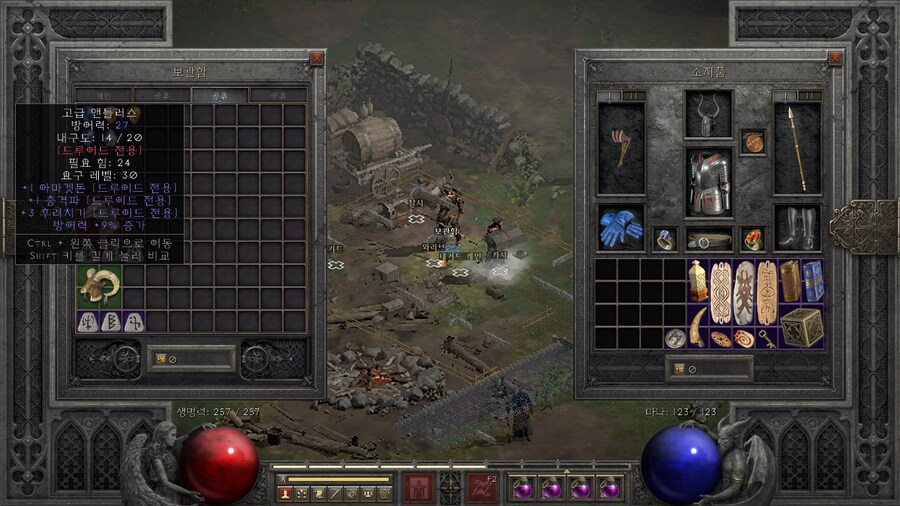Pick up the ram horn helm in stash
This screenshot has height=506, width=900.
coord(99,286)
